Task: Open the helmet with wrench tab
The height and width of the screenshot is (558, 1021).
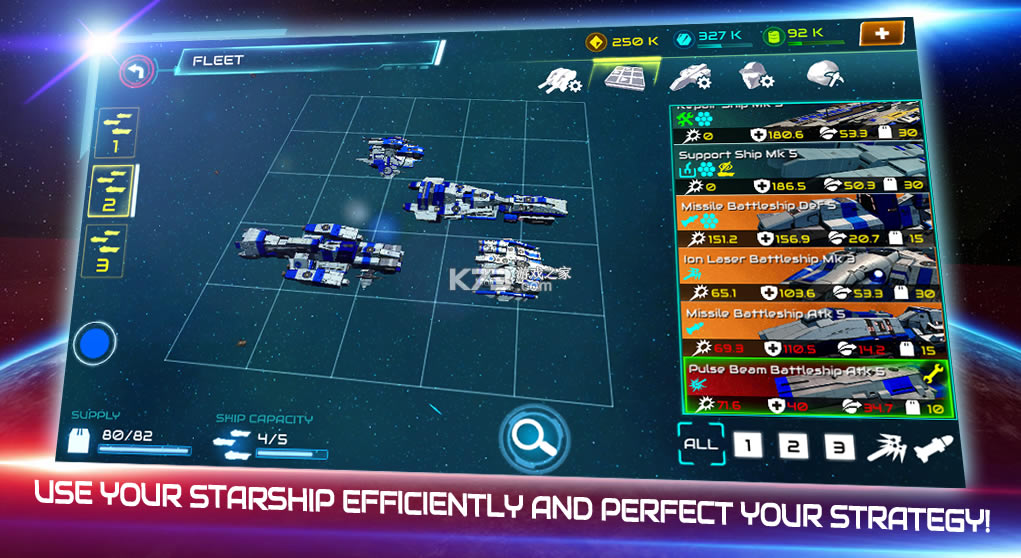Action: tap(825, 75)
